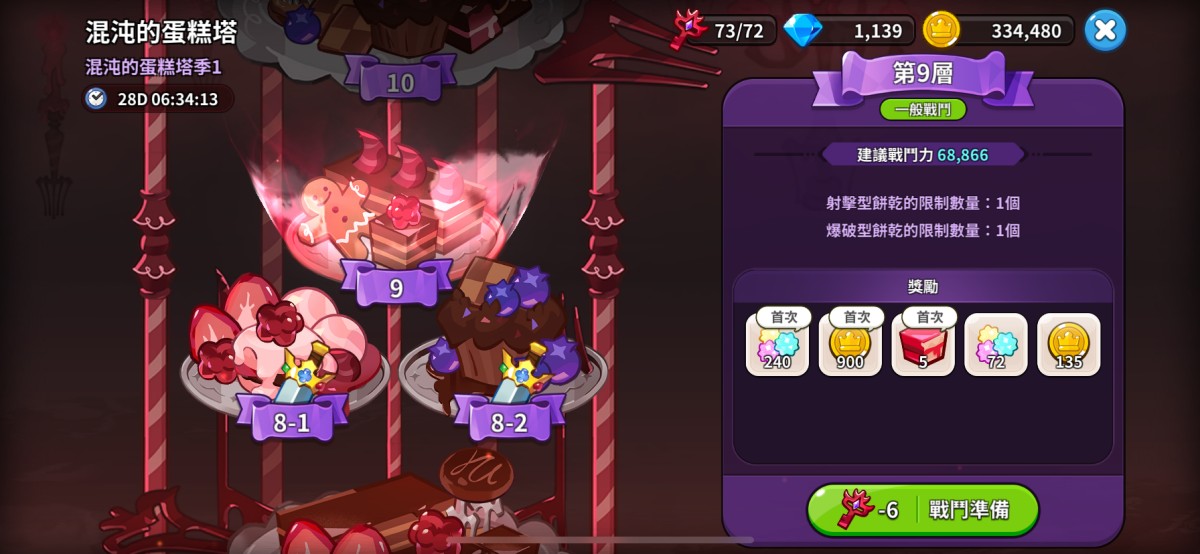Close the cake tower screen

click(x=1105, y=30)
